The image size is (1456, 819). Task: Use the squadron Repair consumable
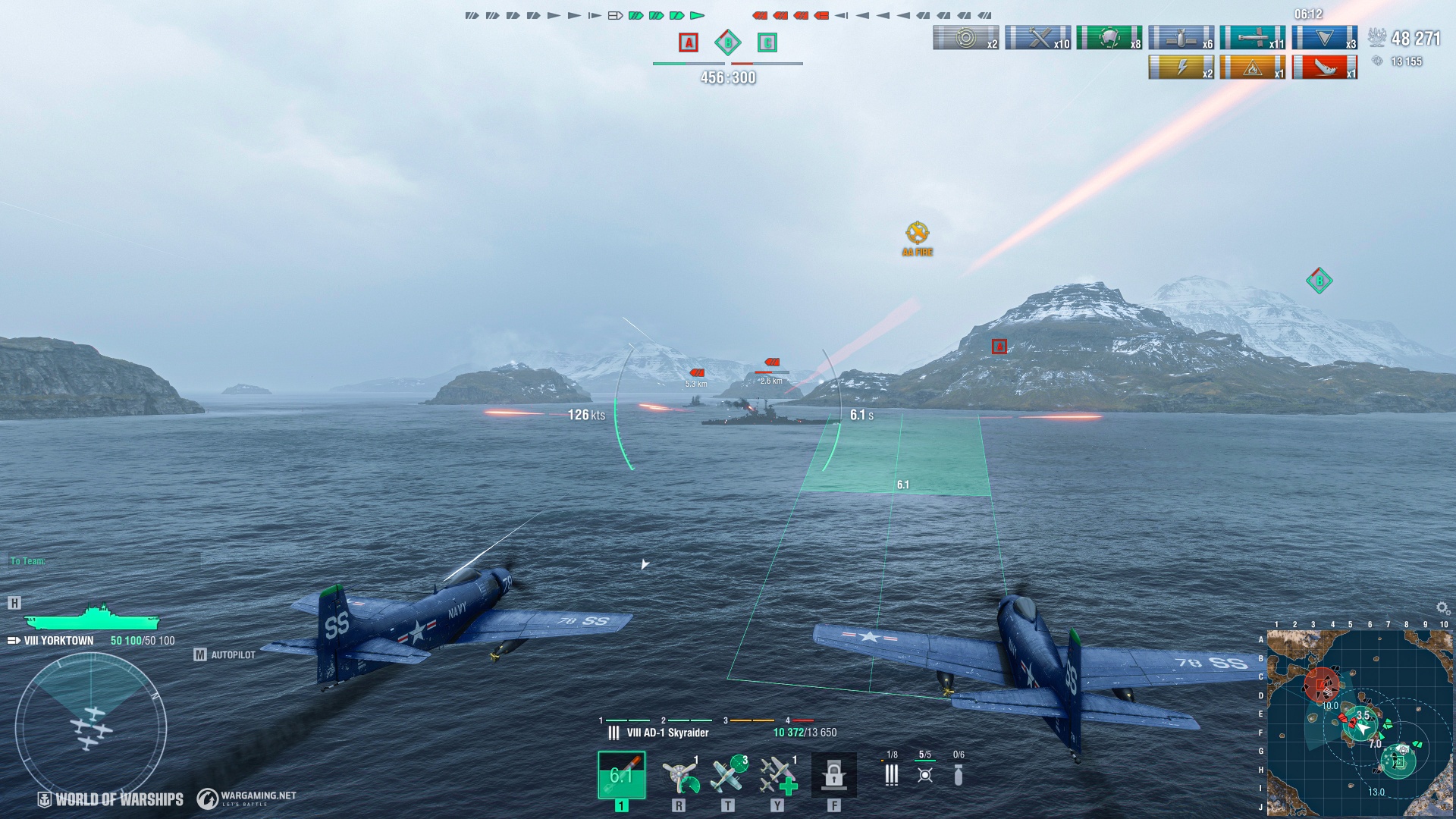click(x=777, y=775)
